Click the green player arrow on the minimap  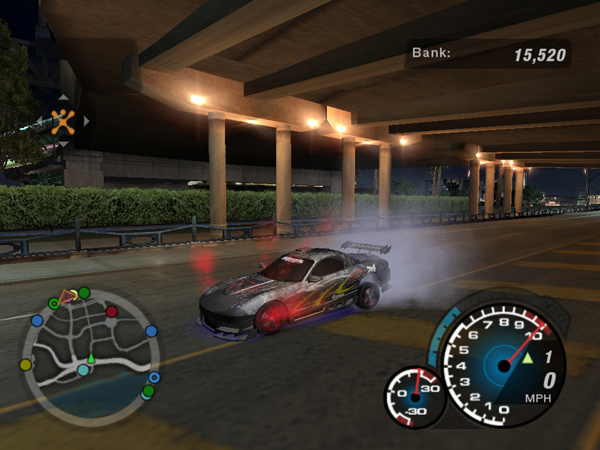91,357
